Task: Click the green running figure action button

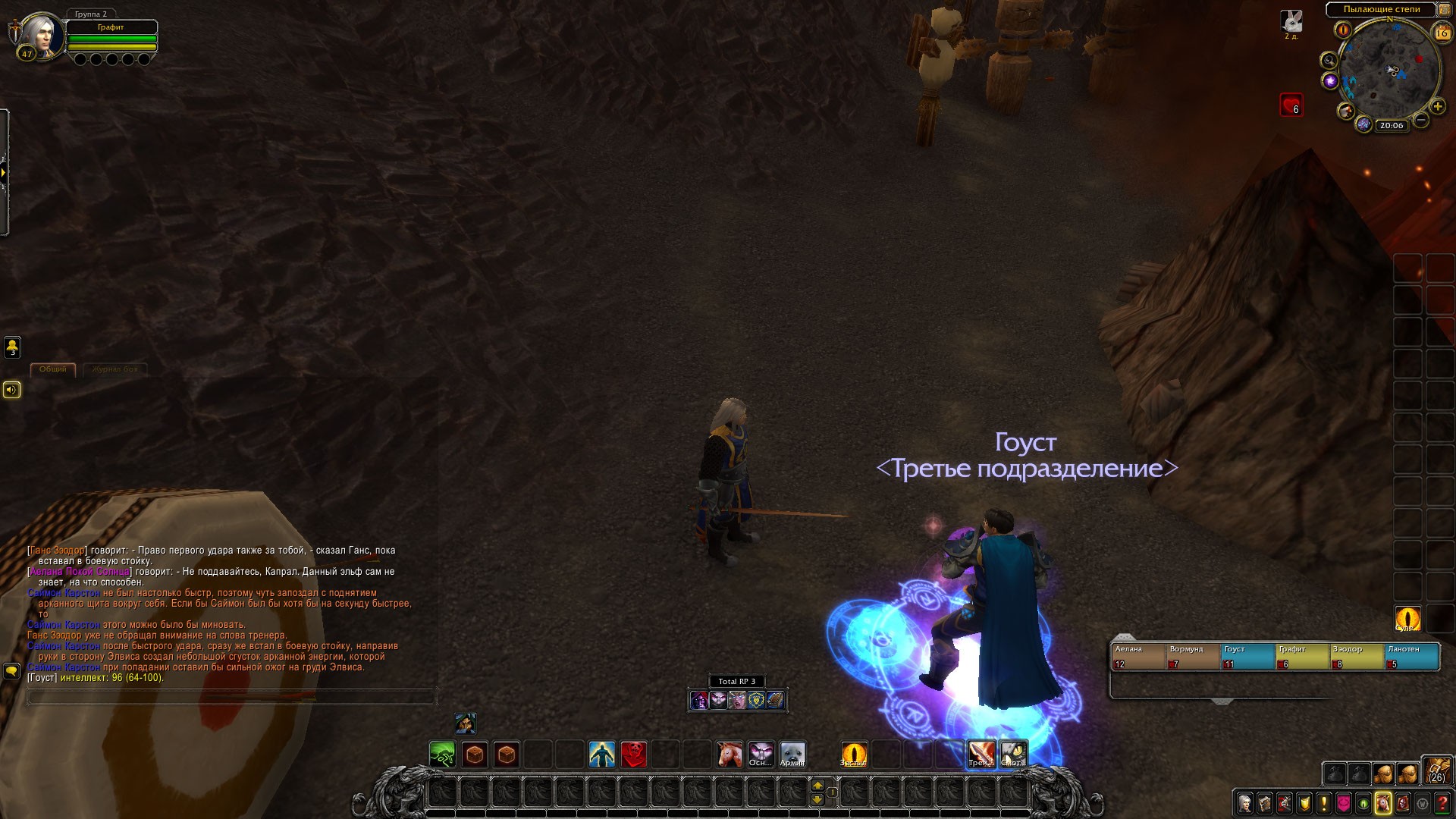Action: pyautogui.click(x=443, y=755)
